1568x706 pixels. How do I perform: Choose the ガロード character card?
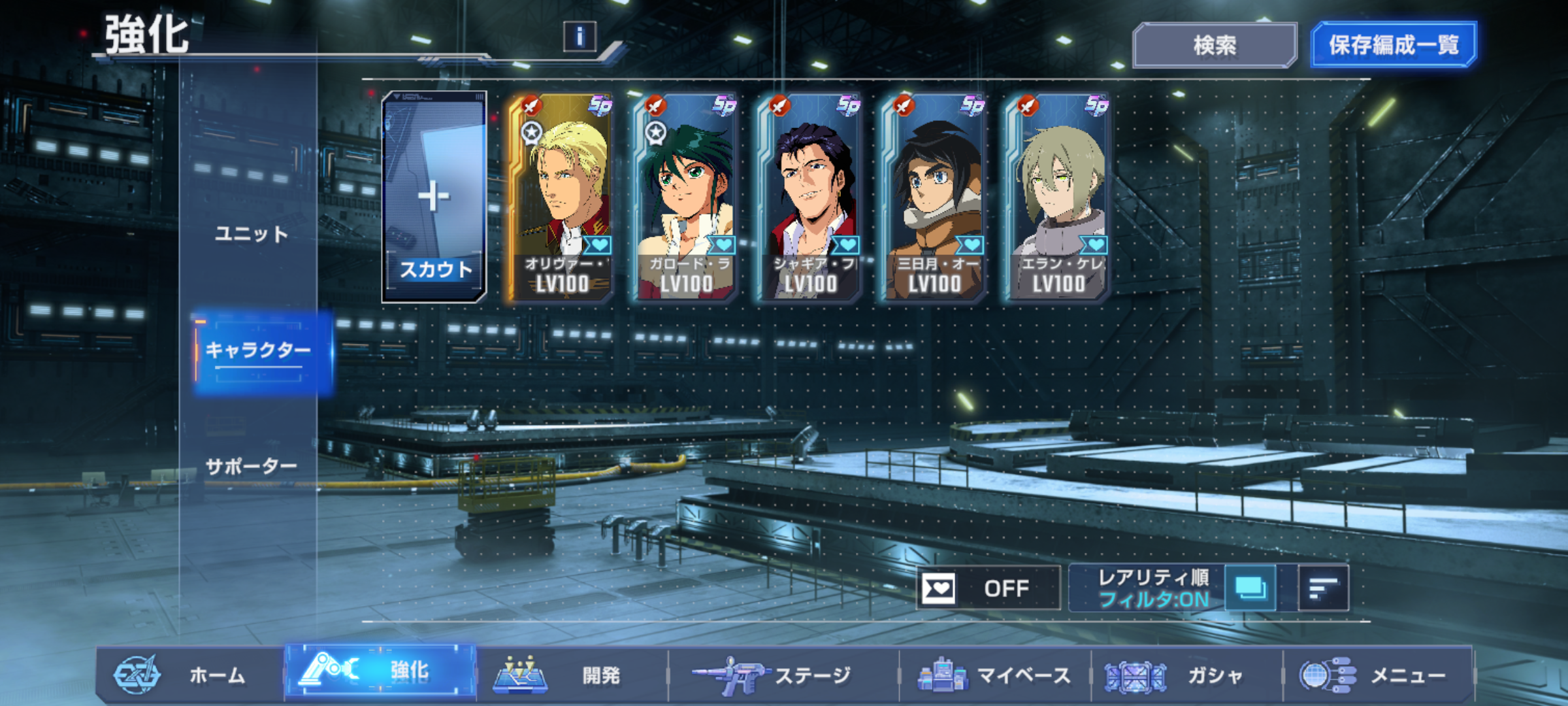(x=685, y=197)
